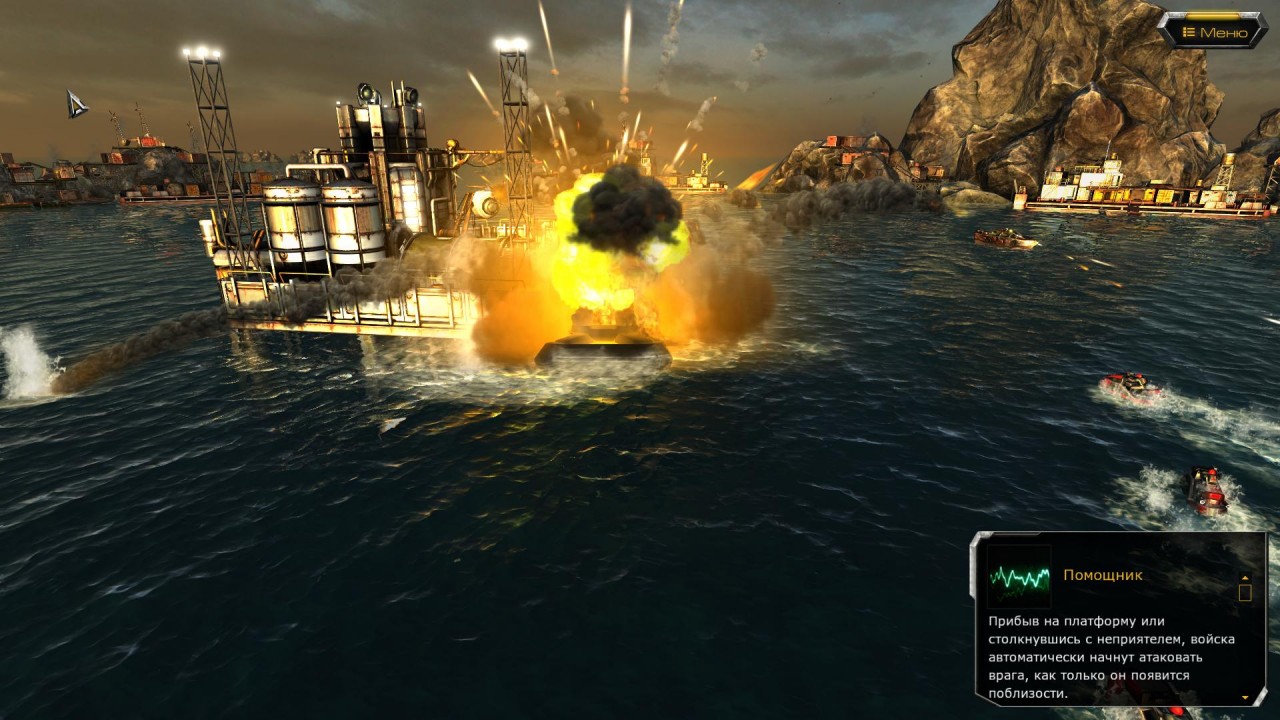Click the Помощник panel's scroll-down arrow

pyautogui.click(x=1245, y=696)
